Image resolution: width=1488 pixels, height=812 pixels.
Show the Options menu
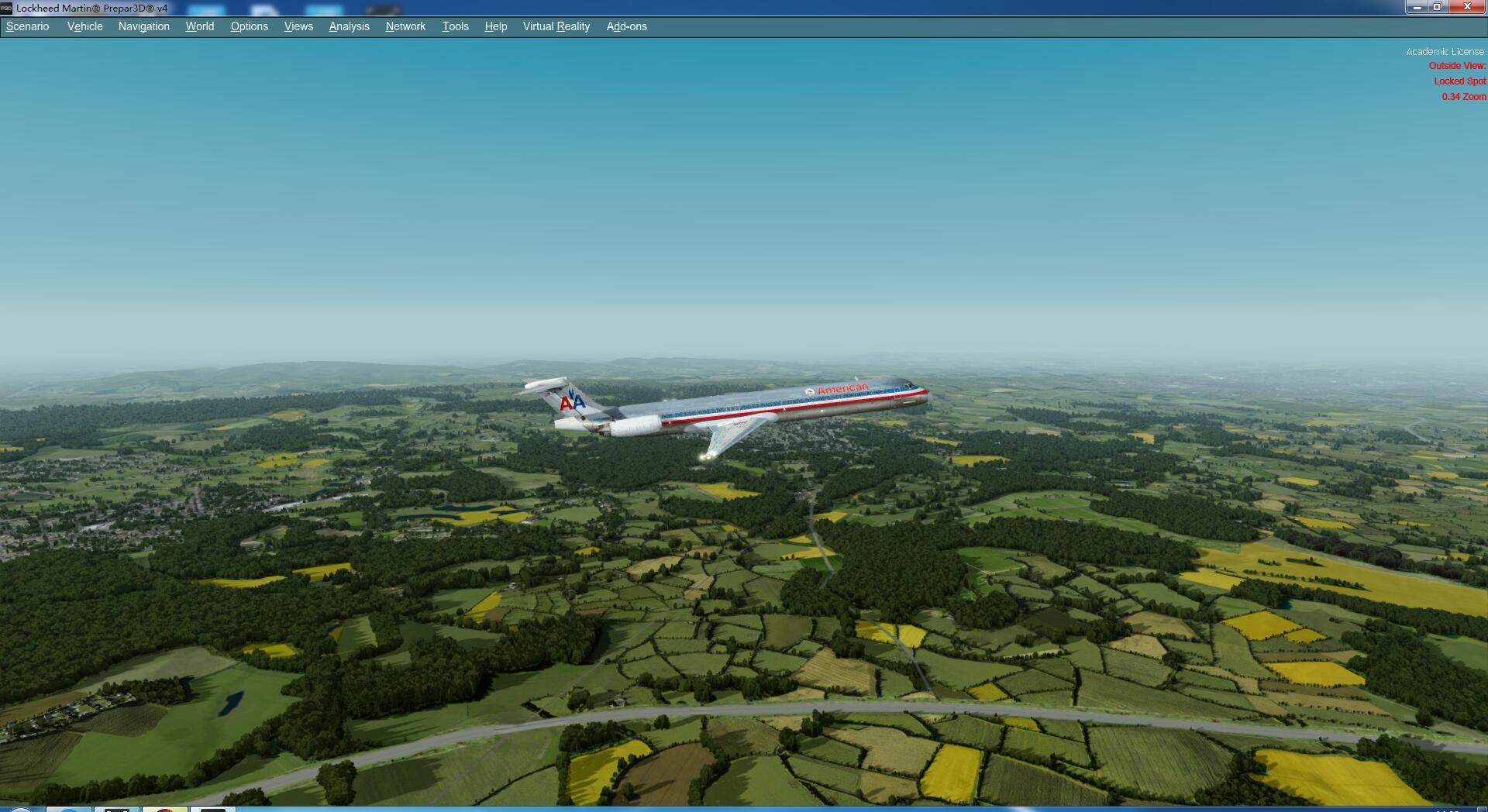(249, 26)
